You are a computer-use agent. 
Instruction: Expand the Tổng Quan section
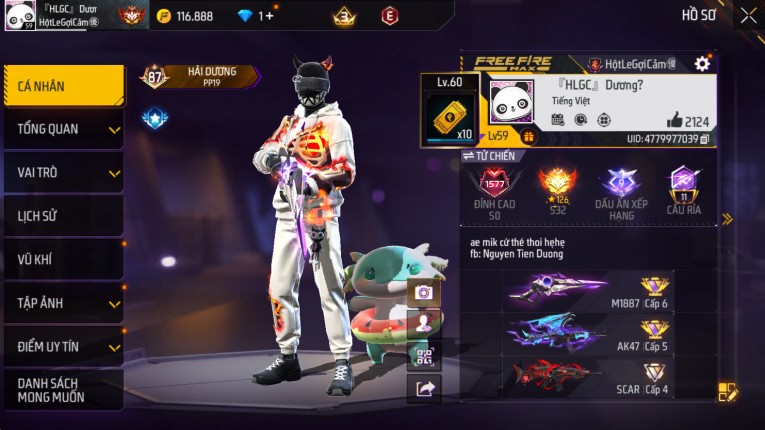tap(64, 129)
